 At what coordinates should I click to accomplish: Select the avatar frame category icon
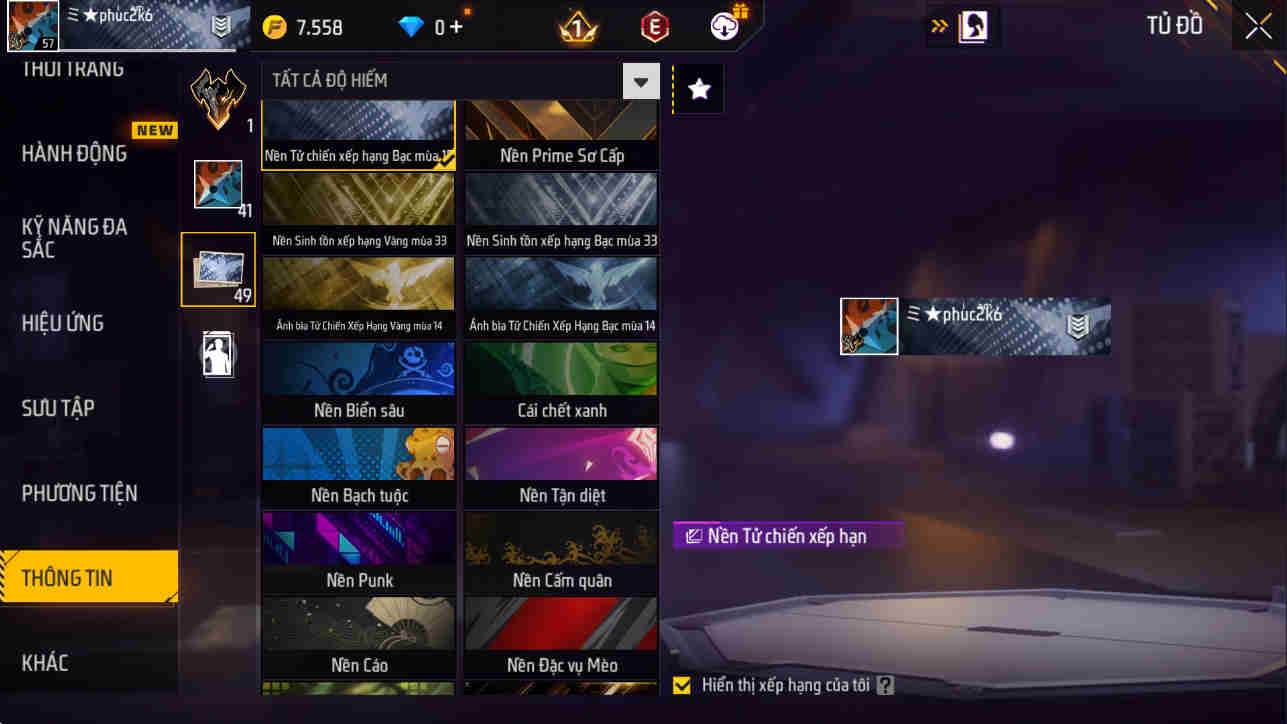[x=218, y=98]
